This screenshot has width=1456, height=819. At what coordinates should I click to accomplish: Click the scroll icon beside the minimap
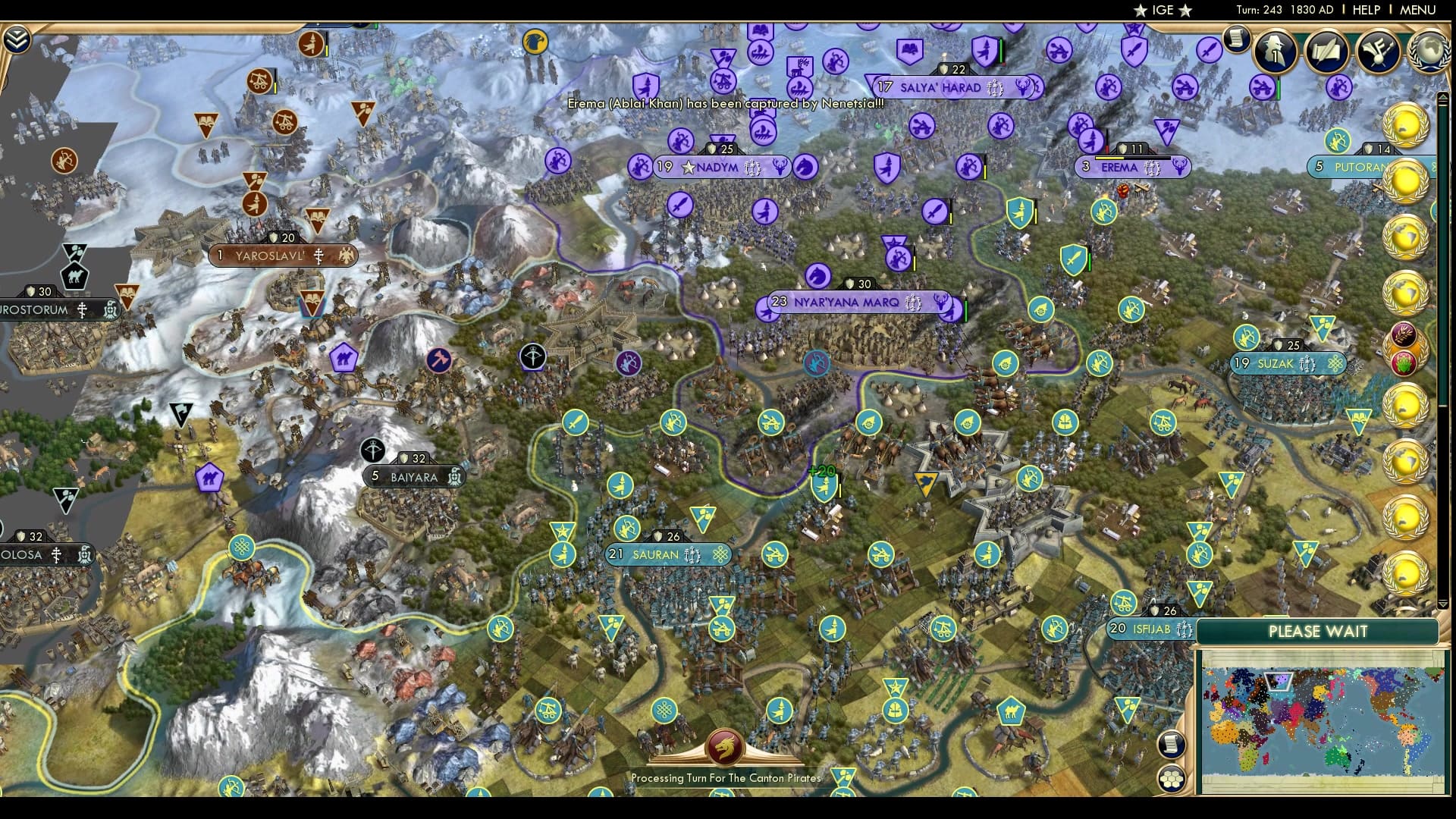point(1170,743)
